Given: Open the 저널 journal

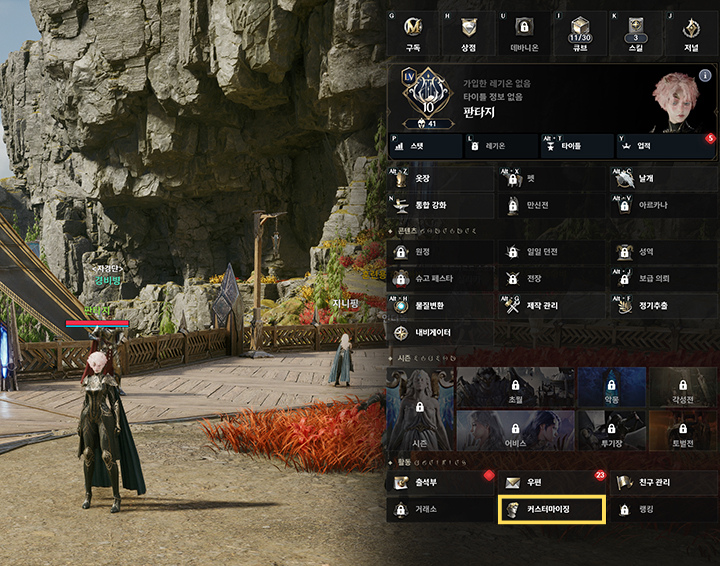Looking at the screenshot, I should [690, 33].
